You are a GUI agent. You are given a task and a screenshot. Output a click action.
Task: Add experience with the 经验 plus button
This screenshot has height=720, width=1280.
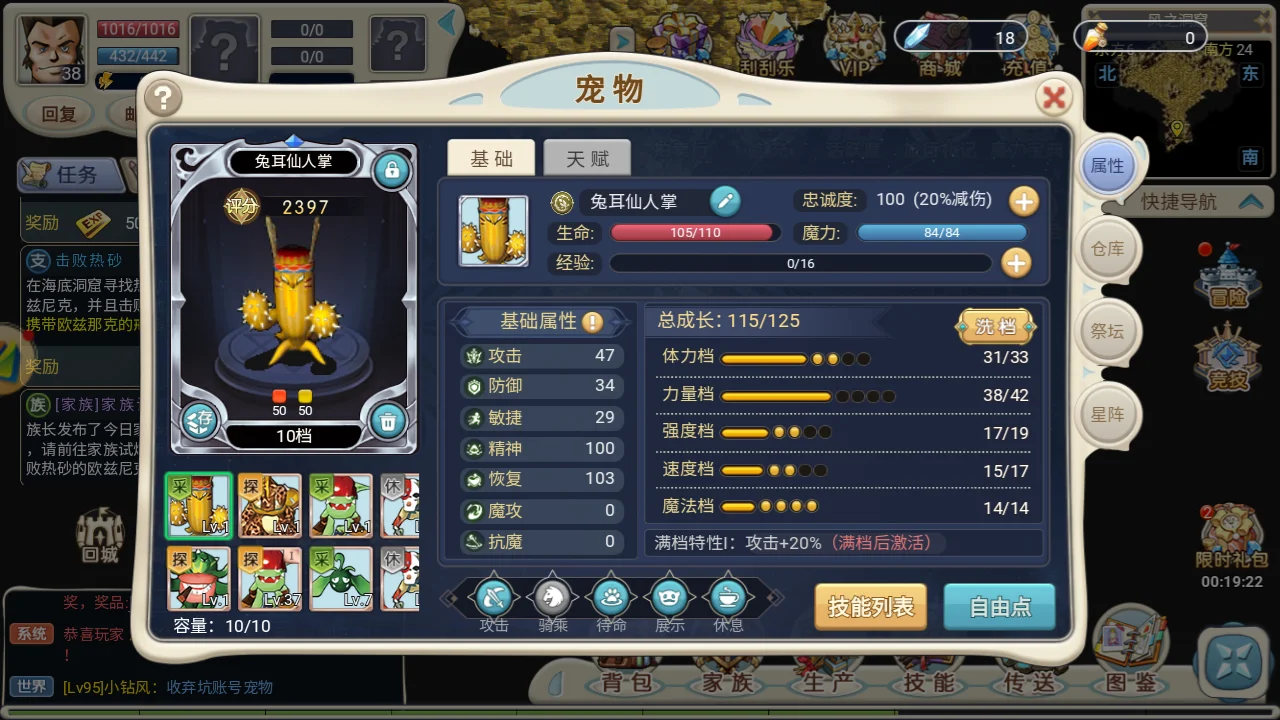click(1016, 263)
